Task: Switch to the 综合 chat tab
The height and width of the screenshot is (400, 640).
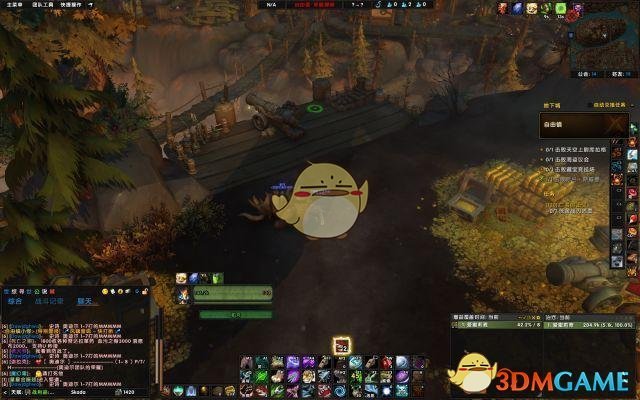Action: [x=15, y=300]
